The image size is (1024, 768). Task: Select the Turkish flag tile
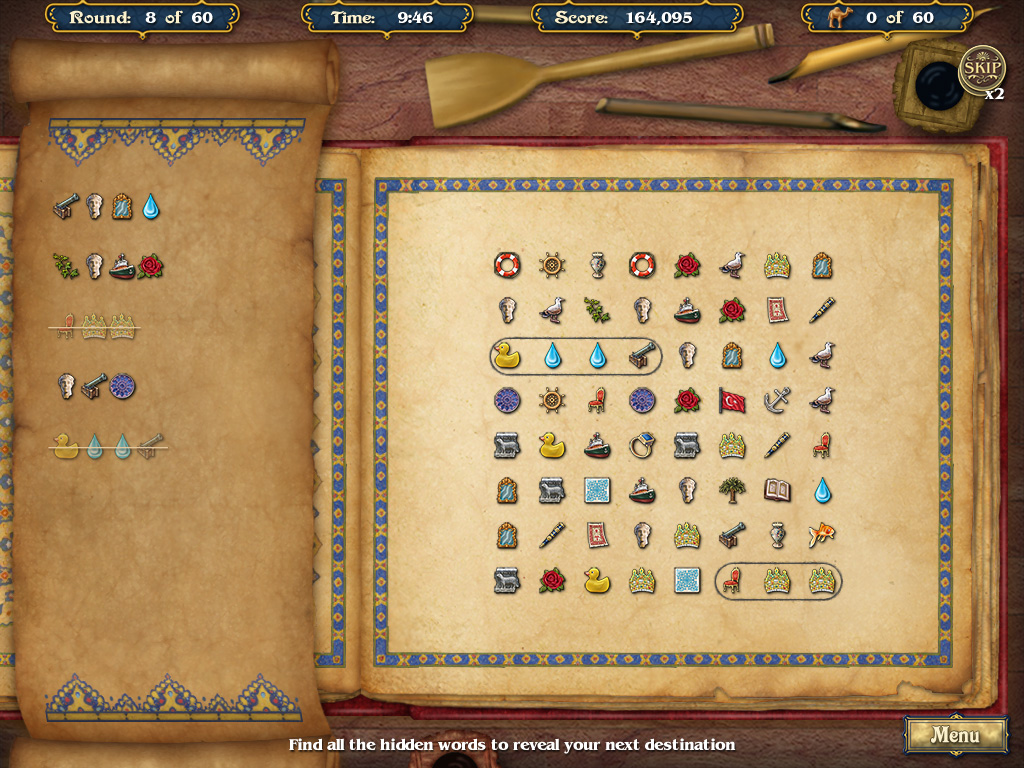732,400
